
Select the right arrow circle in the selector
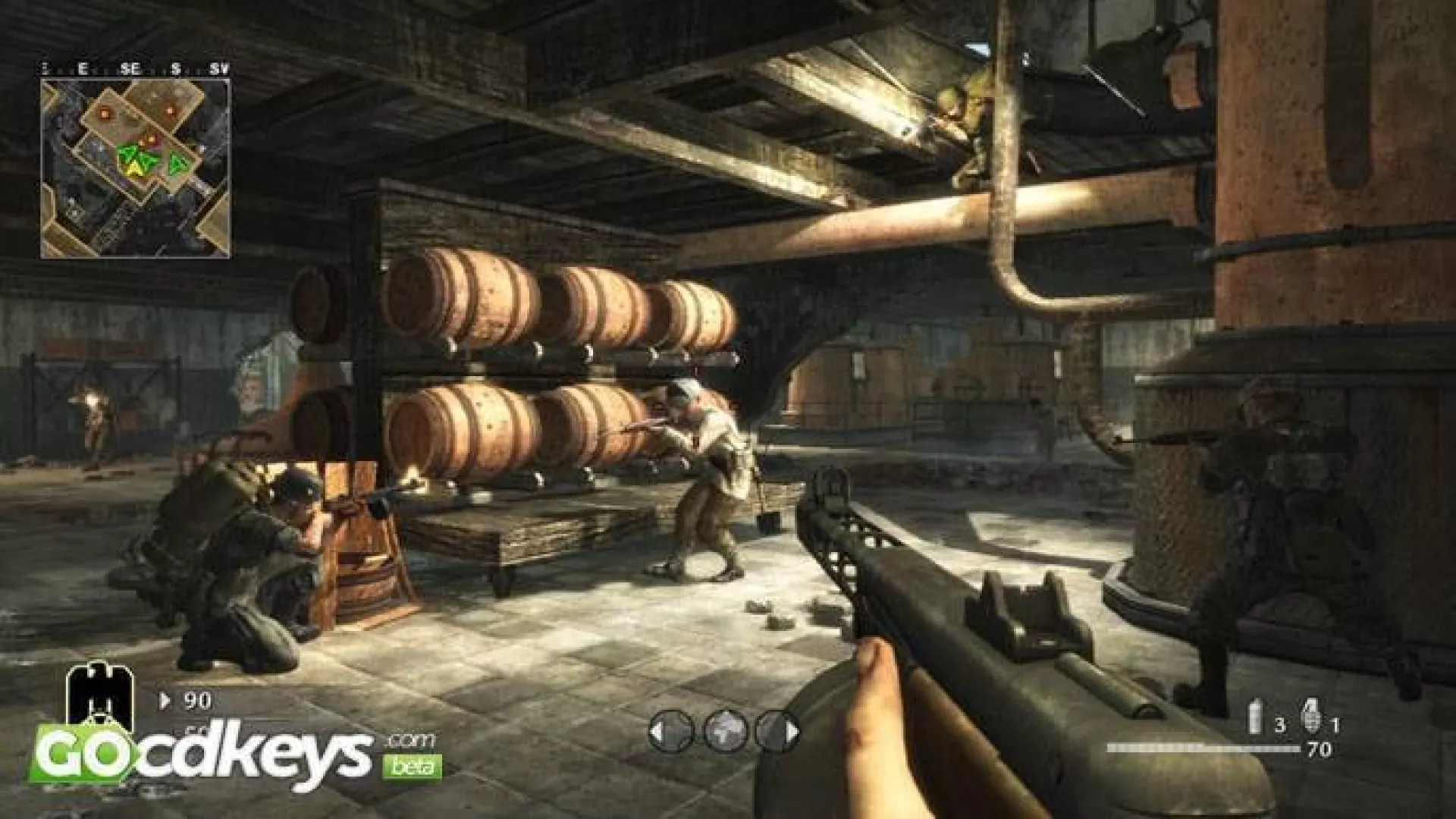tap(779, 732)
